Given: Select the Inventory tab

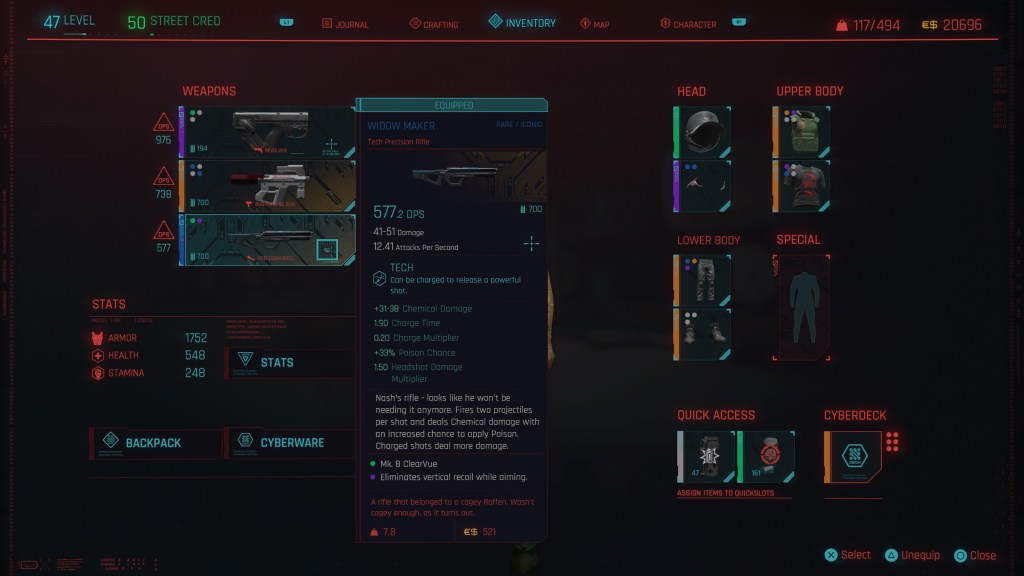Looking at the screenshot, I should click(522, 23).
